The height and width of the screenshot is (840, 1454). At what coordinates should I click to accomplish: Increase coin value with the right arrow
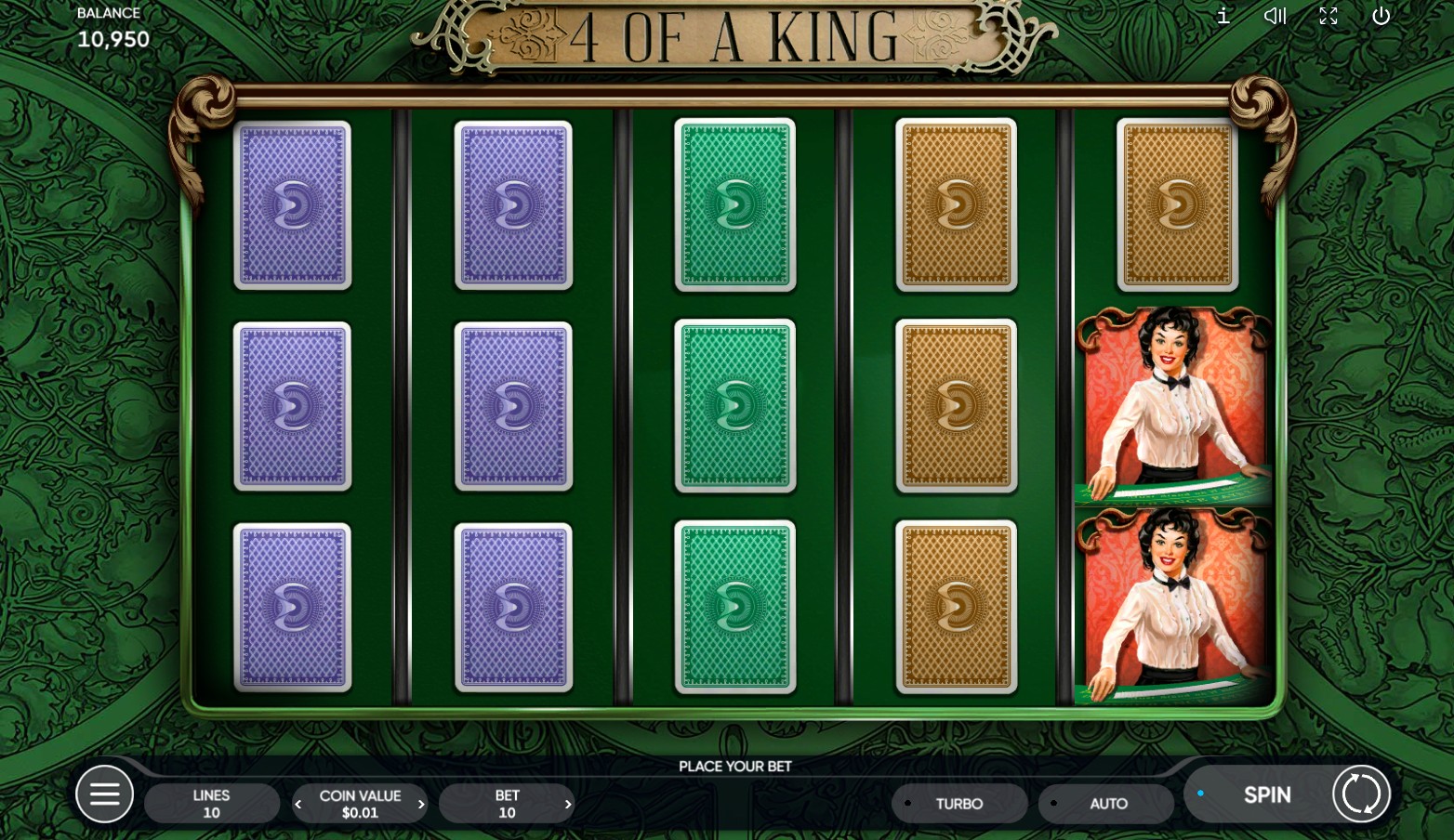tap(421, 804)
